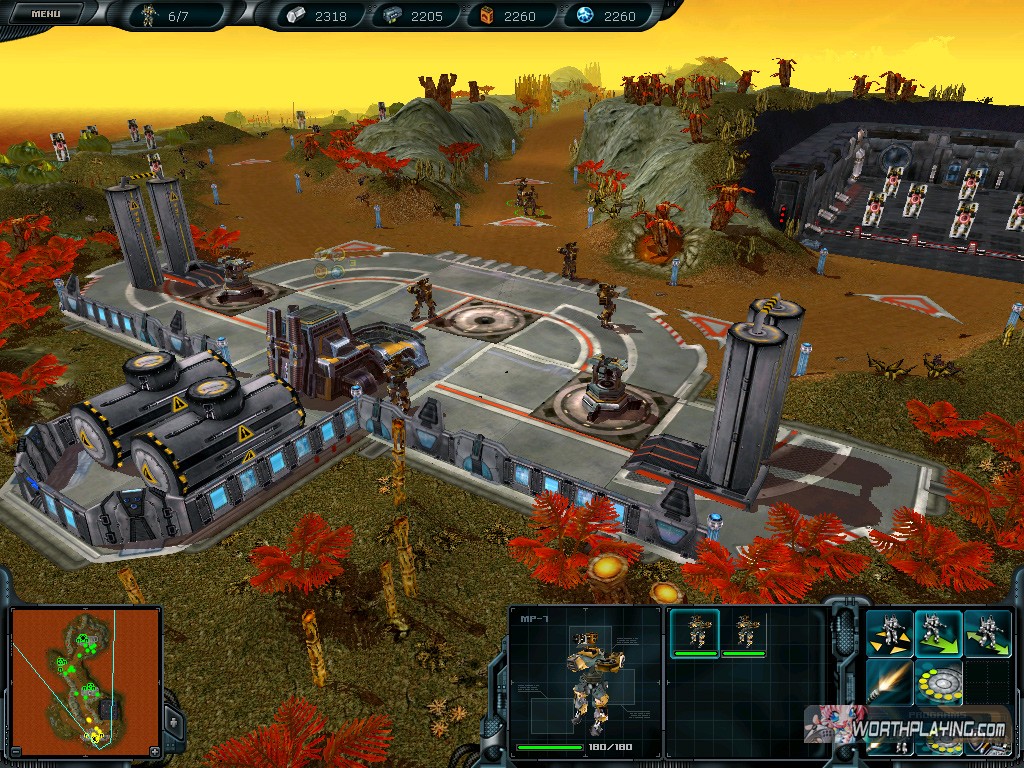Viewport: 1024px width, 768px height.
Task: Activate the firing projectile attack command
Action: coord(889,683)
